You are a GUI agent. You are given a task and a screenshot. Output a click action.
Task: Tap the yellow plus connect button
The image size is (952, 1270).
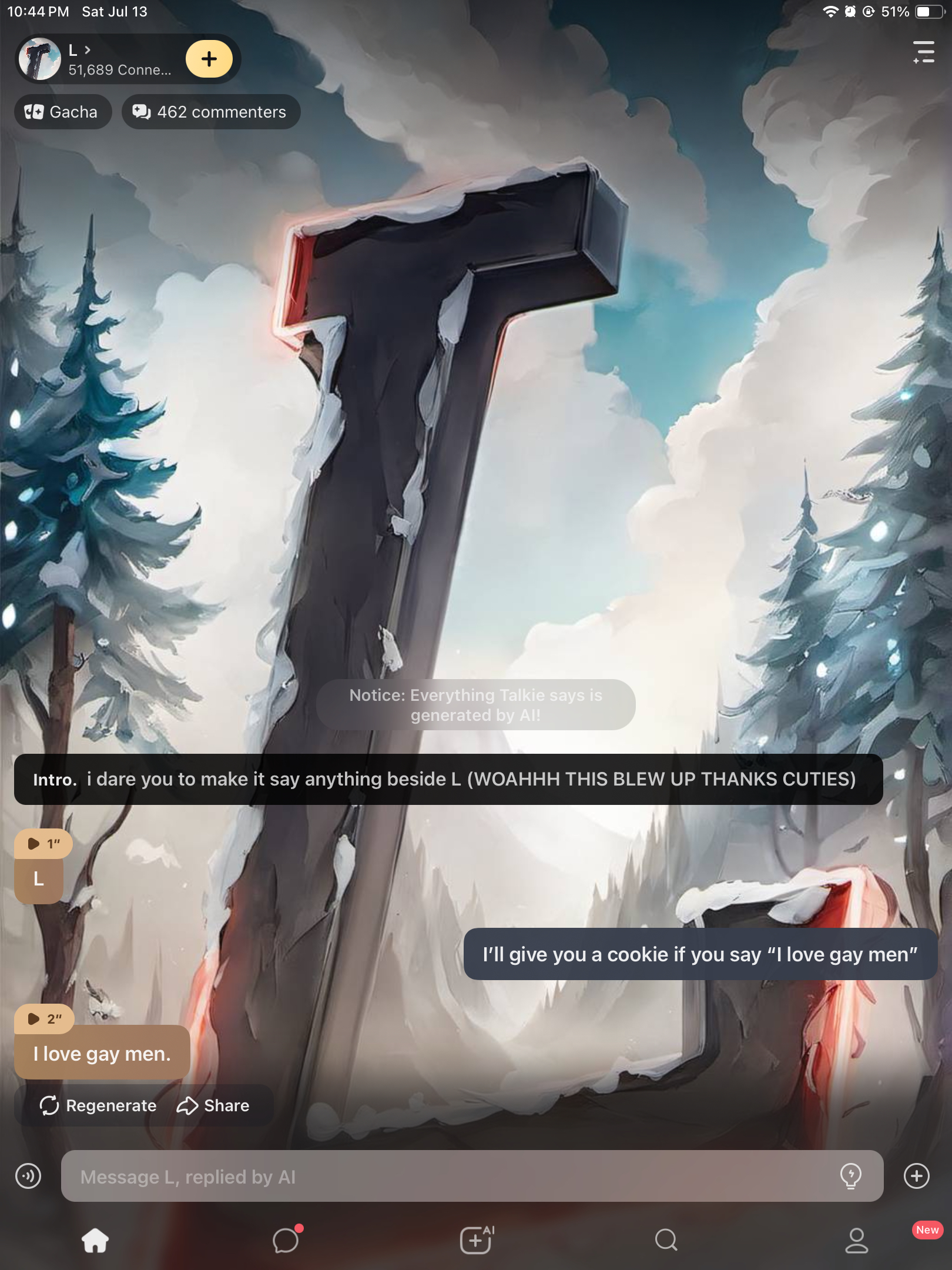pos(209,59)
